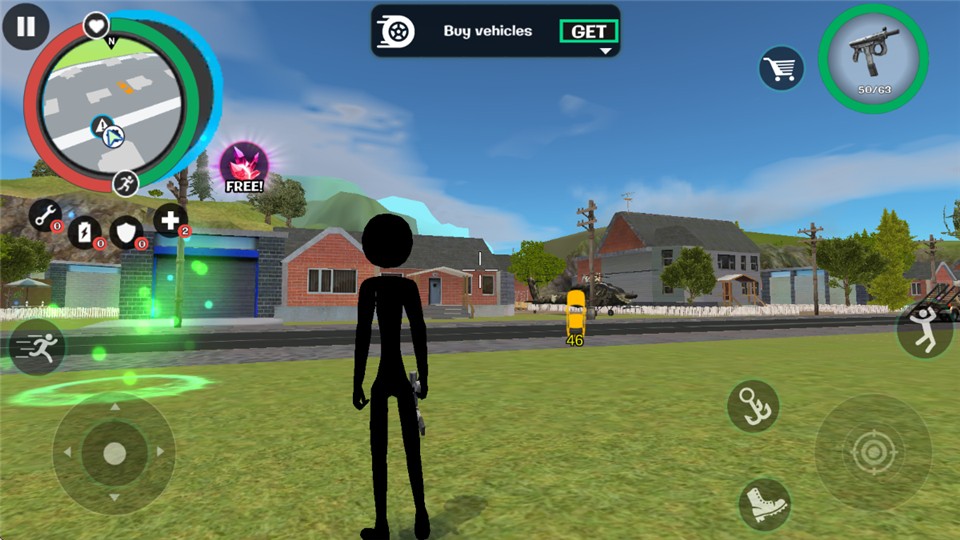
Task: Open the shopping cart store
Action: click(x=781, y=69)
